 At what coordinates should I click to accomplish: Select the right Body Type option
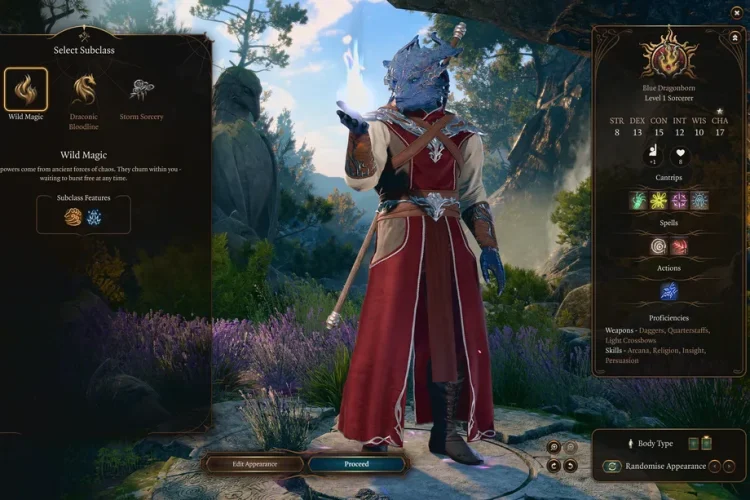pyautogui.click(x=707, y=443)
